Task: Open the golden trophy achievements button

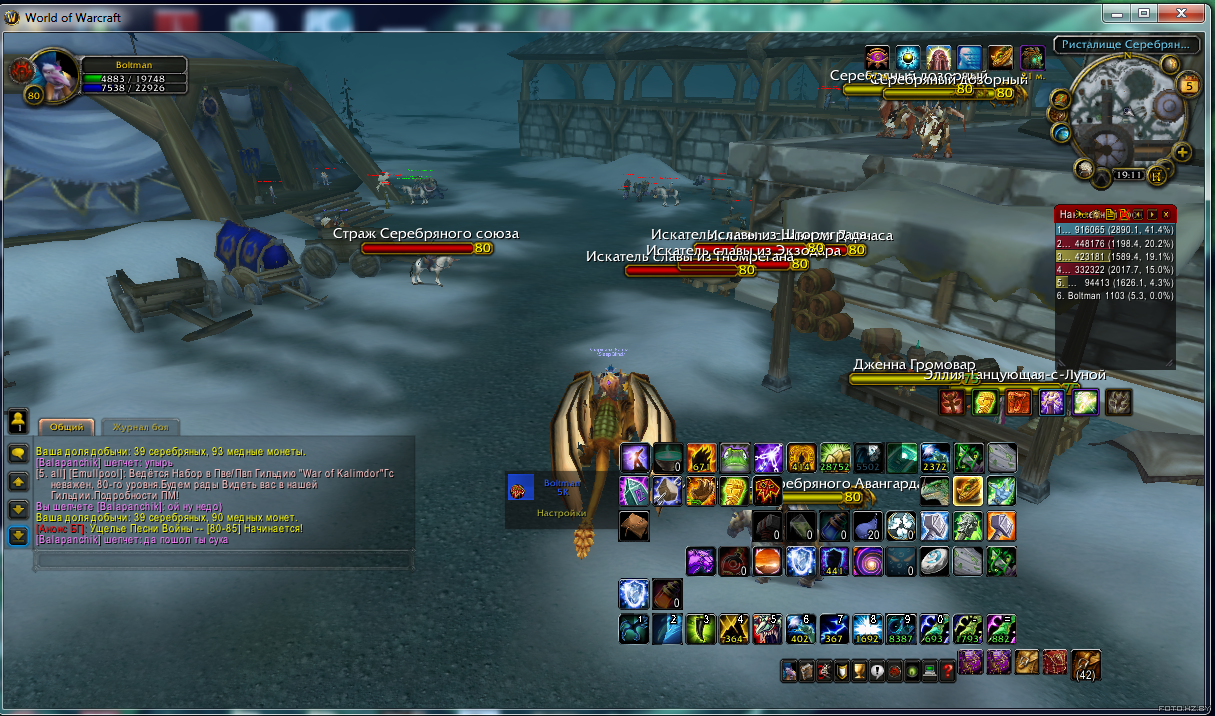Action: (859, 672)
